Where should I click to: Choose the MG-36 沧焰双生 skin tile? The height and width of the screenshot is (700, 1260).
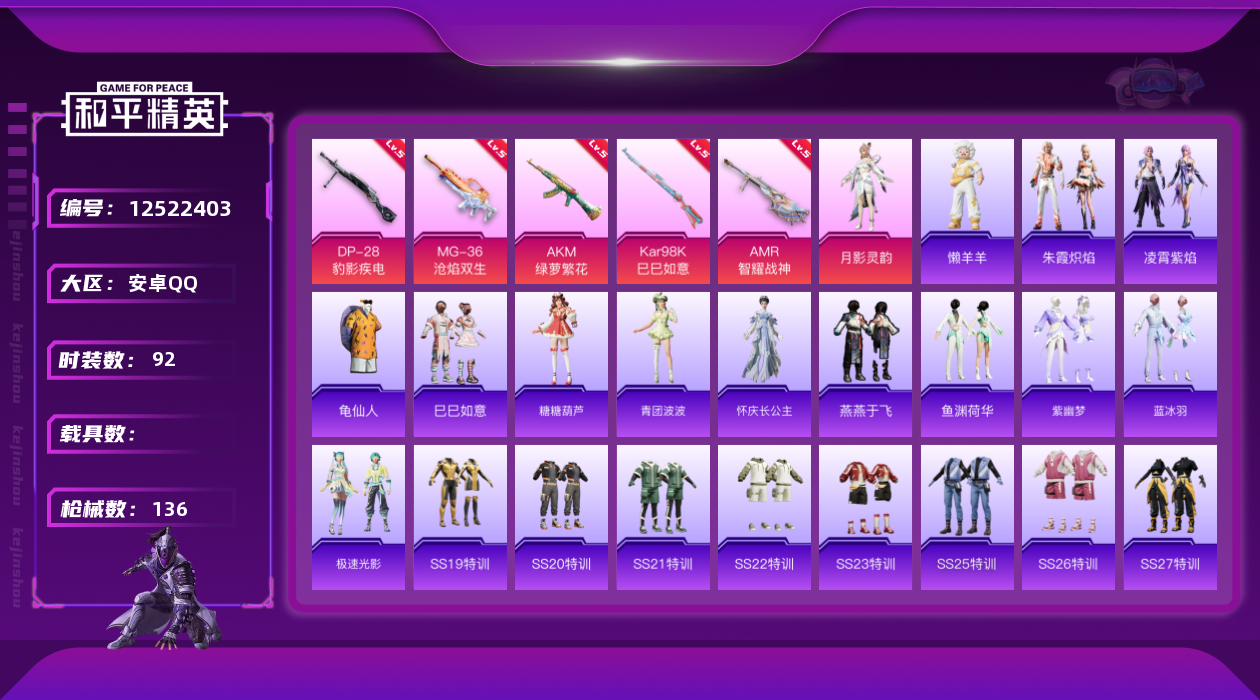(x=460, y=210)
